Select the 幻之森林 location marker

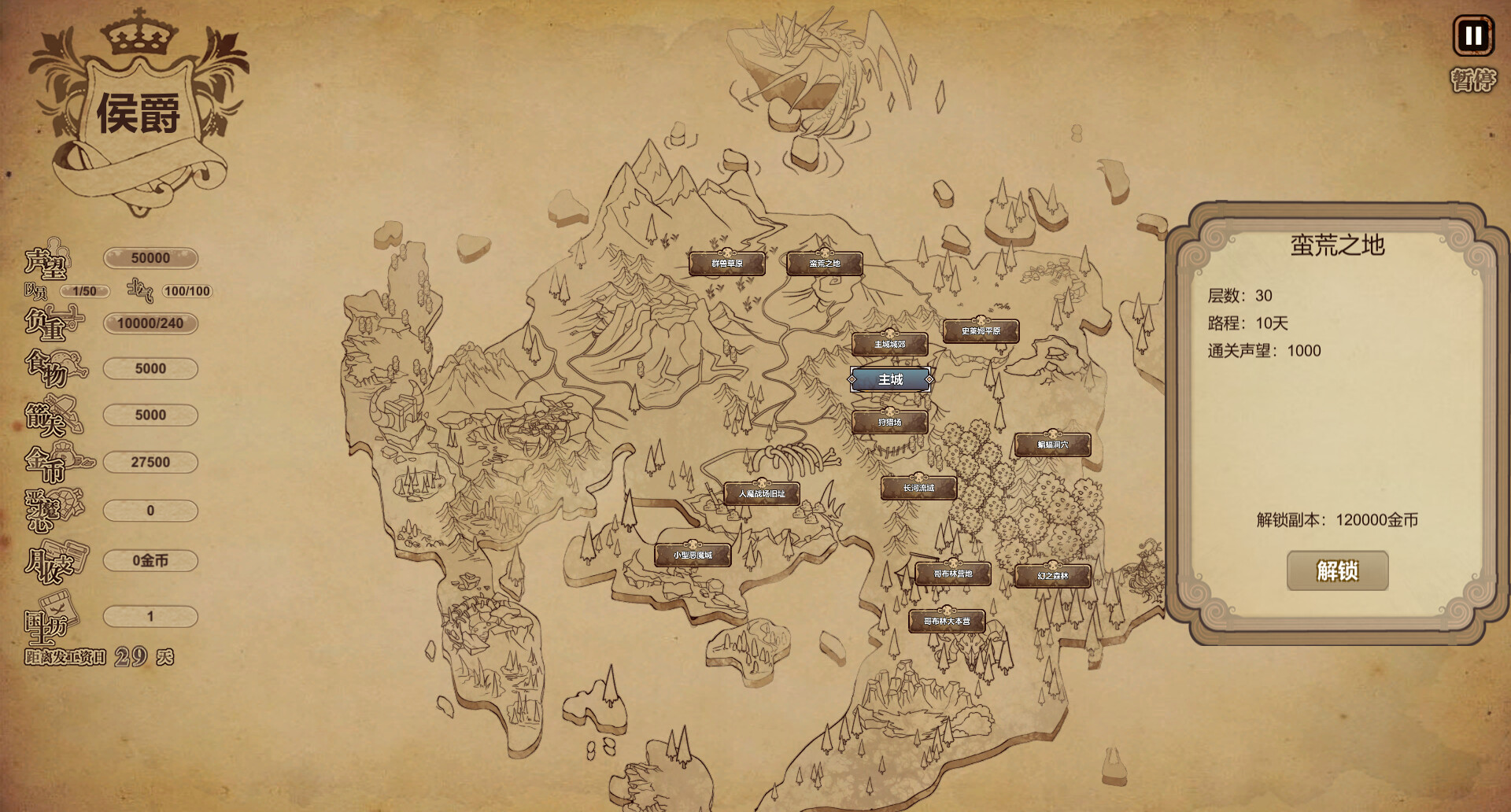click(1052, 576)
